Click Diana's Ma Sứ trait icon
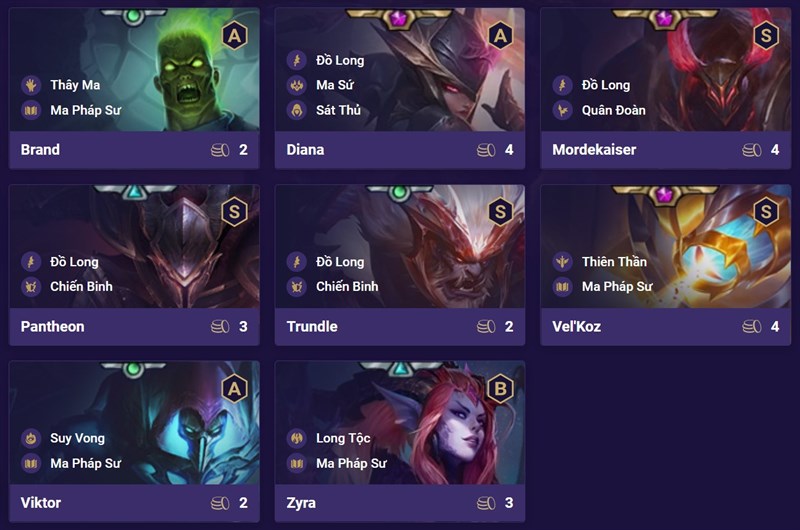 [296, 85]
